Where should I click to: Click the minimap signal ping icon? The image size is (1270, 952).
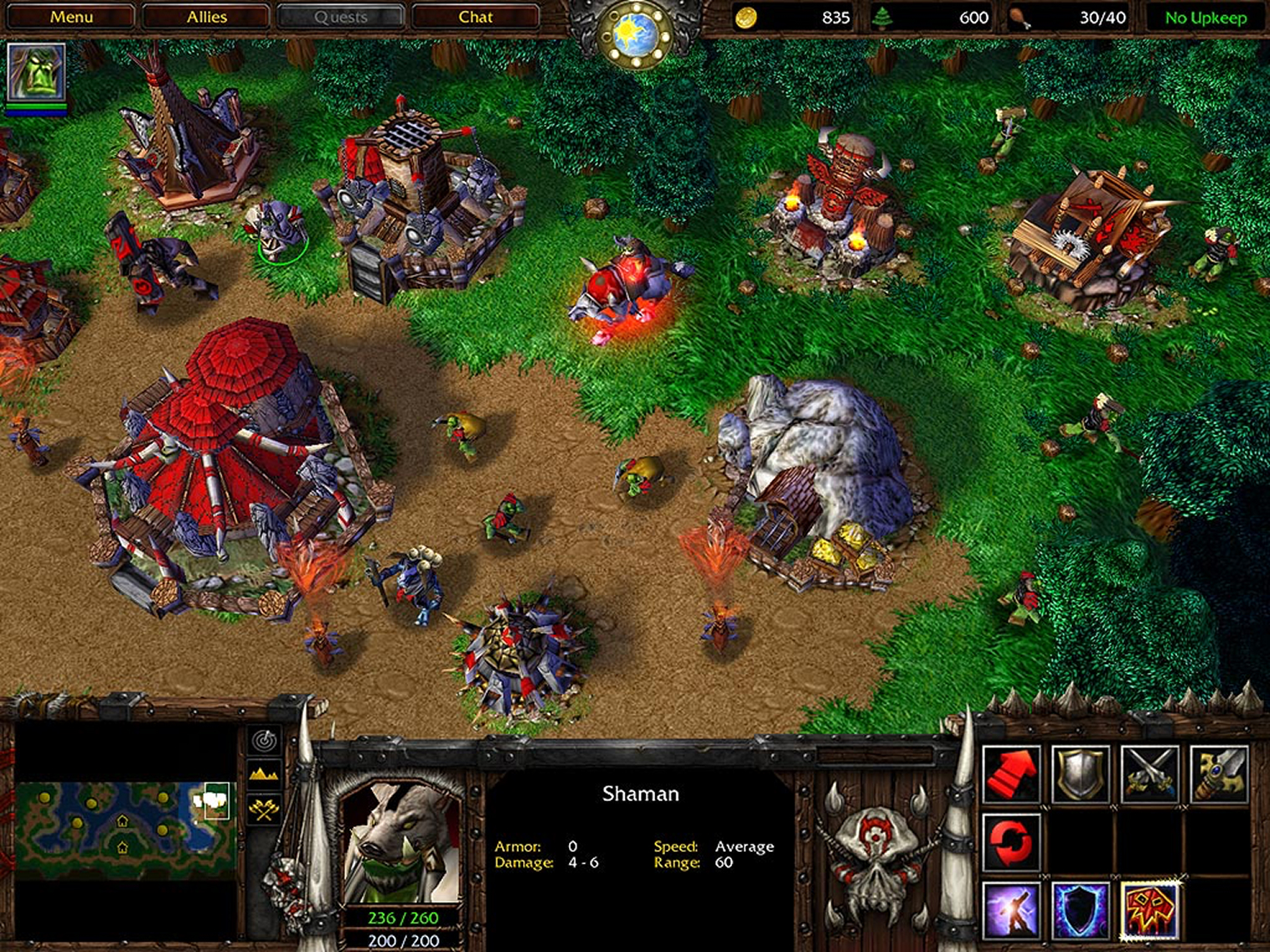pyautogui.click(x=262, y=742)
